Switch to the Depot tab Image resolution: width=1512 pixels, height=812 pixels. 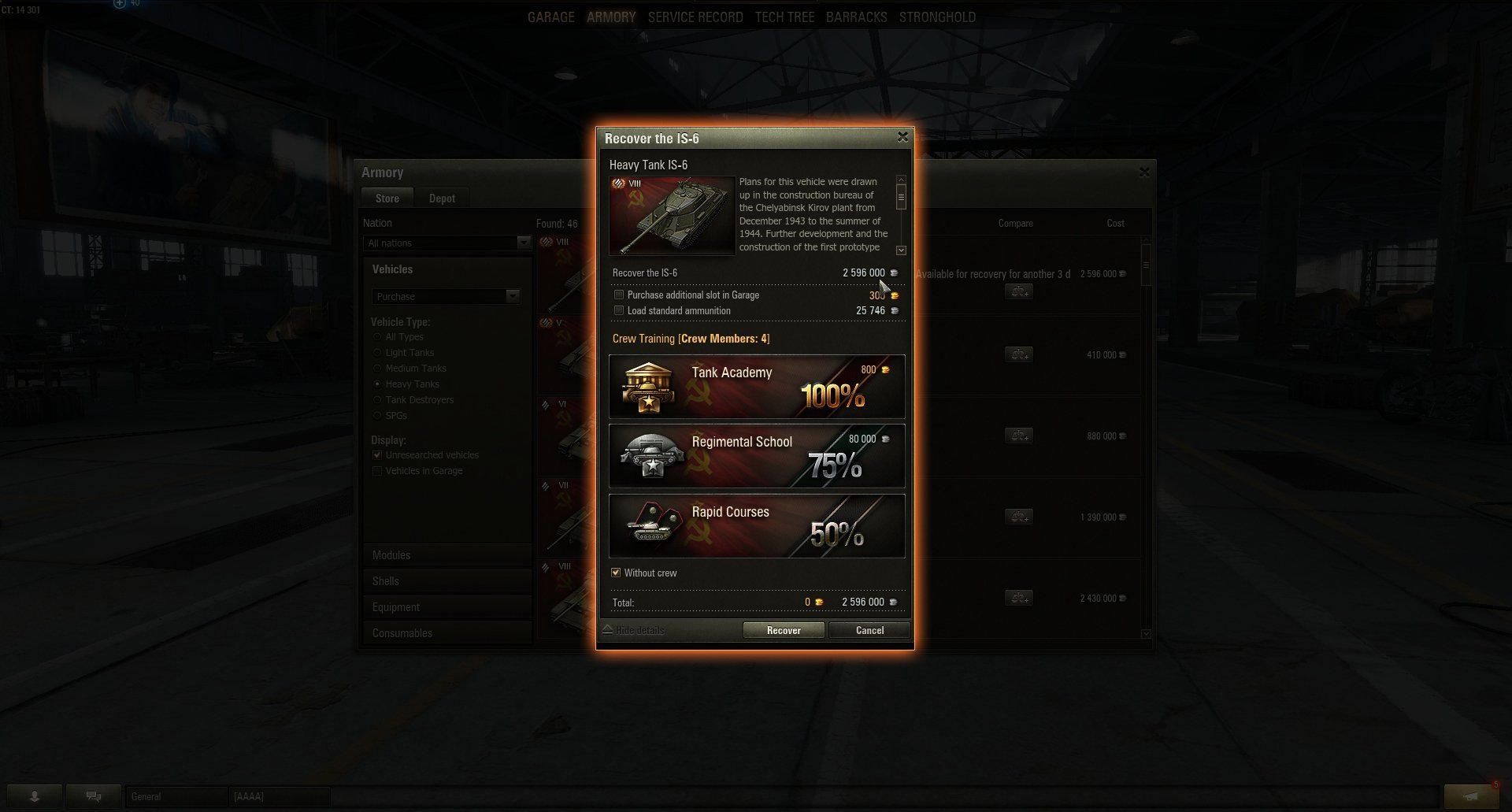(x=442, y=198)
